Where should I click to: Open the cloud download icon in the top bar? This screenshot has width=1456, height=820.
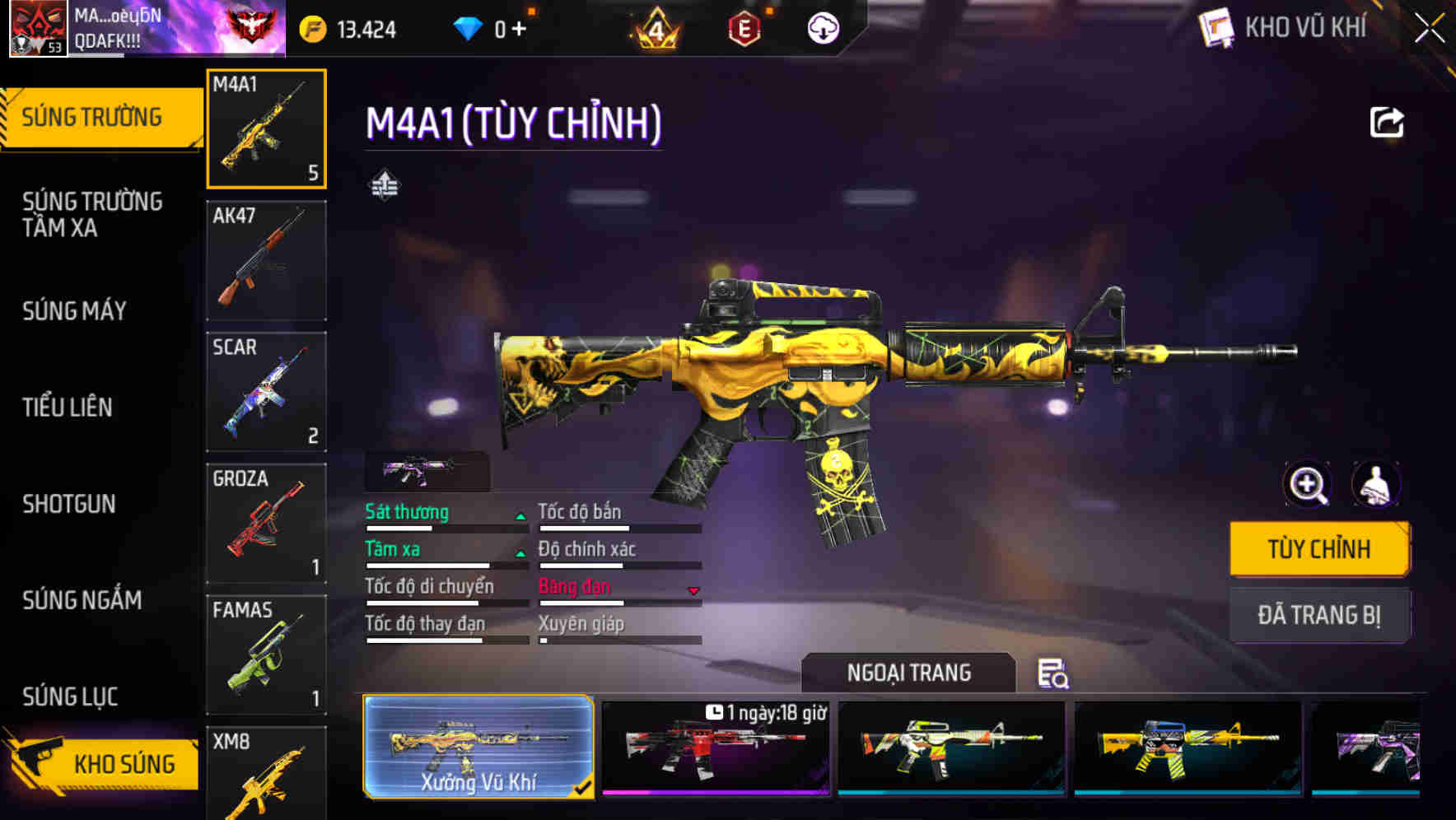pyautogui.click(x=822, y=27)
